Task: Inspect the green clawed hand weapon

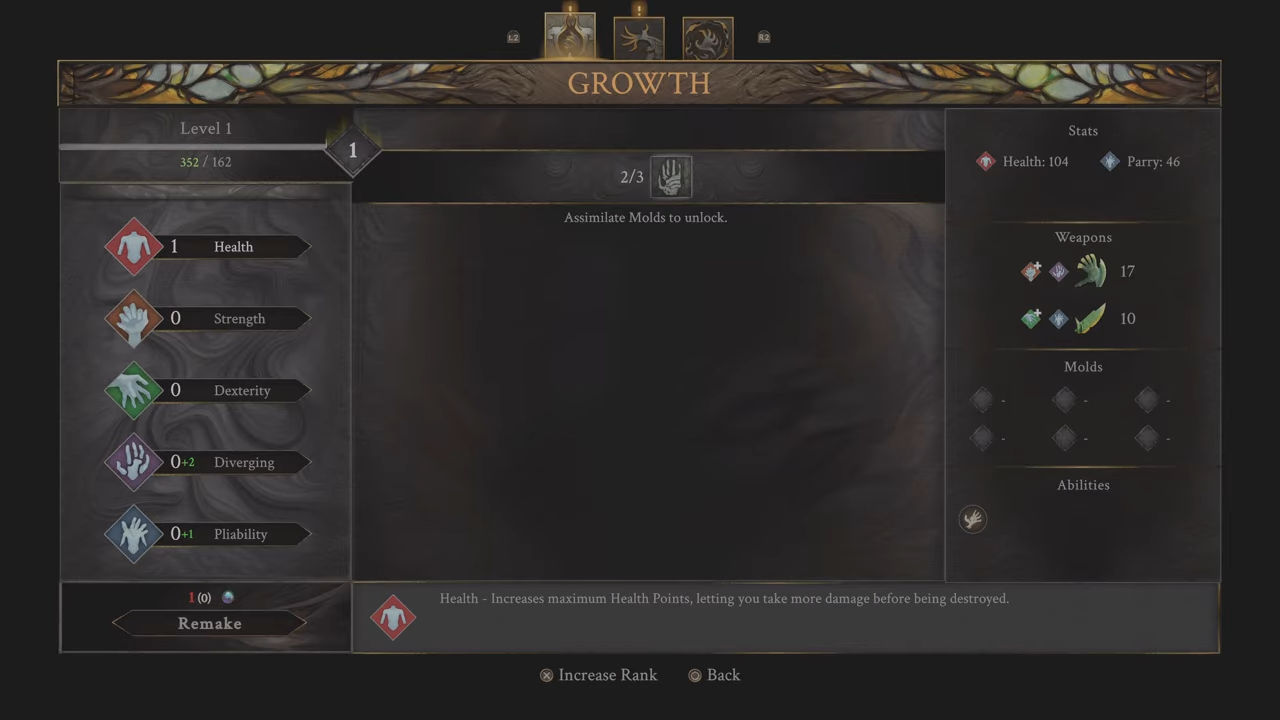Action: point(1090,271)
